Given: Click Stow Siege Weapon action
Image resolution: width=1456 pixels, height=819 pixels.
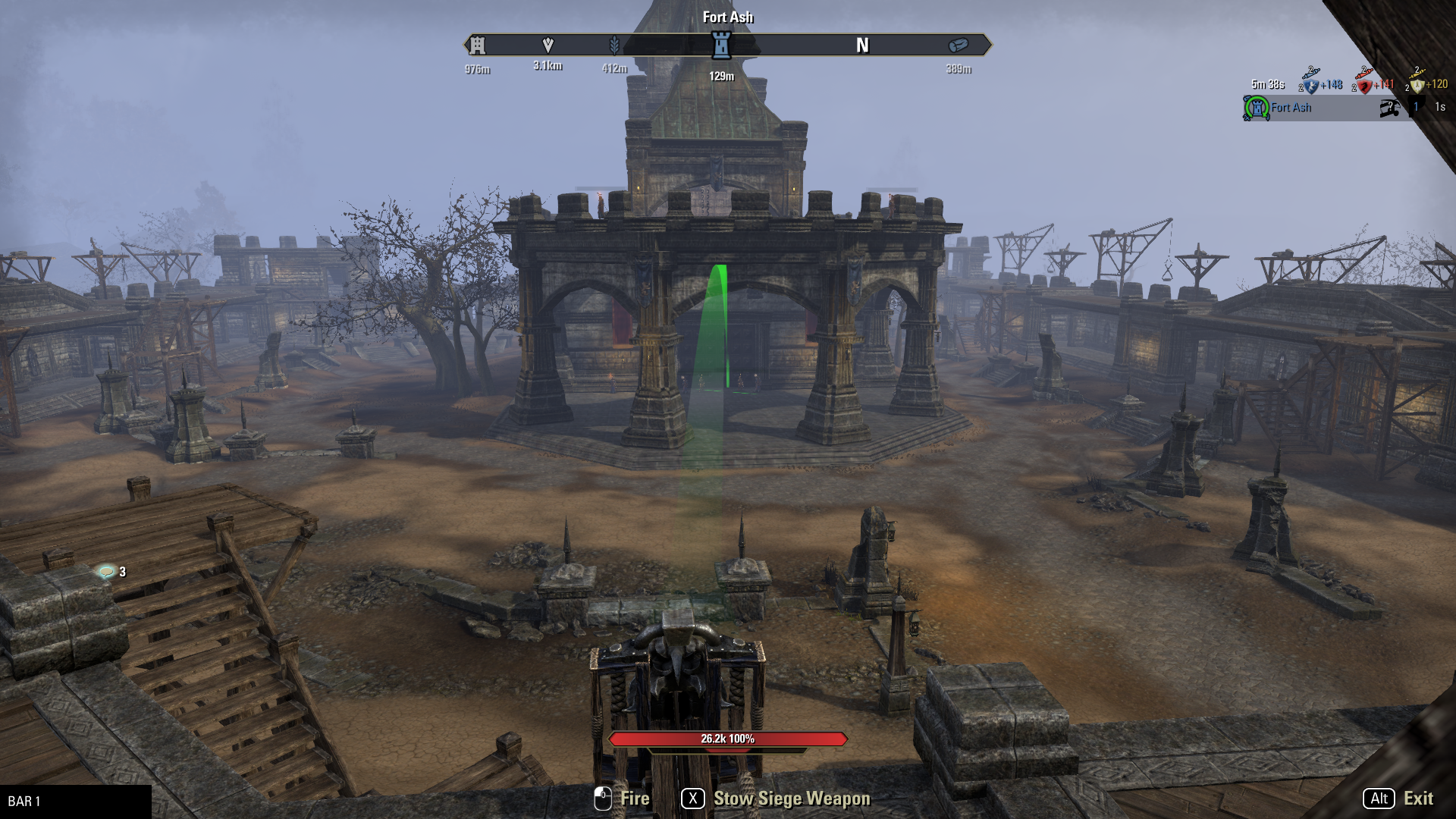Looking at the screenshot, I should coord(791,799).
